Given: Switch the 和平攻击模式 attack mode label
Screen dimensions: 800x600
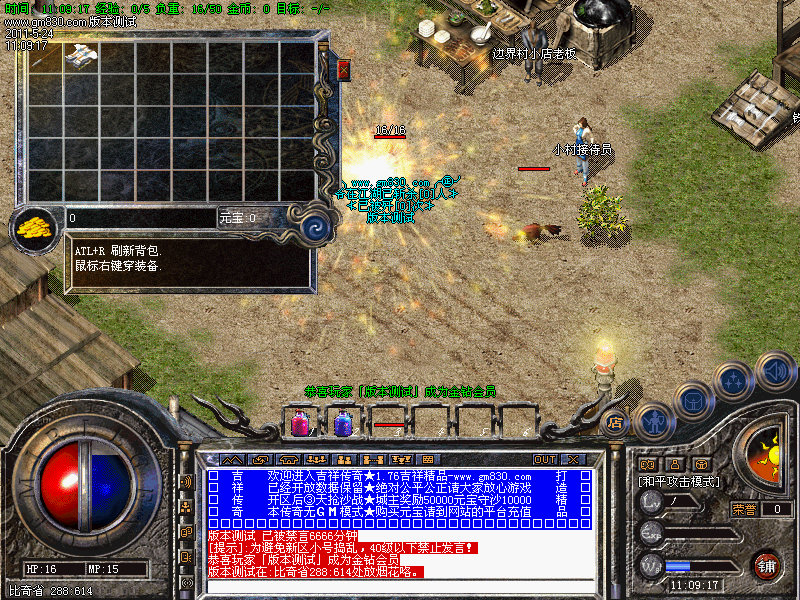Looking at the screenshot, I should coord(679,481).
